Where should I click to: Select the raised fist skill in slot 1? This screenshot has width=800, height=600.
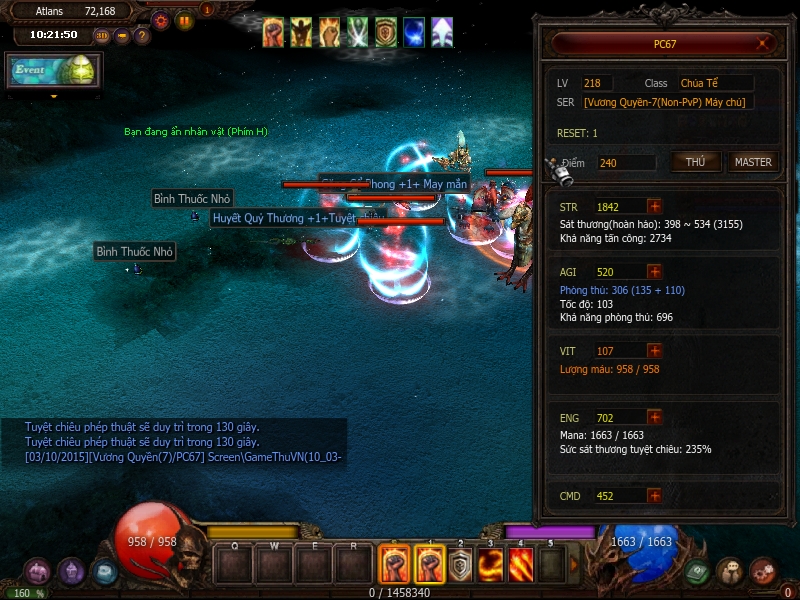click(x=429, y=566)
